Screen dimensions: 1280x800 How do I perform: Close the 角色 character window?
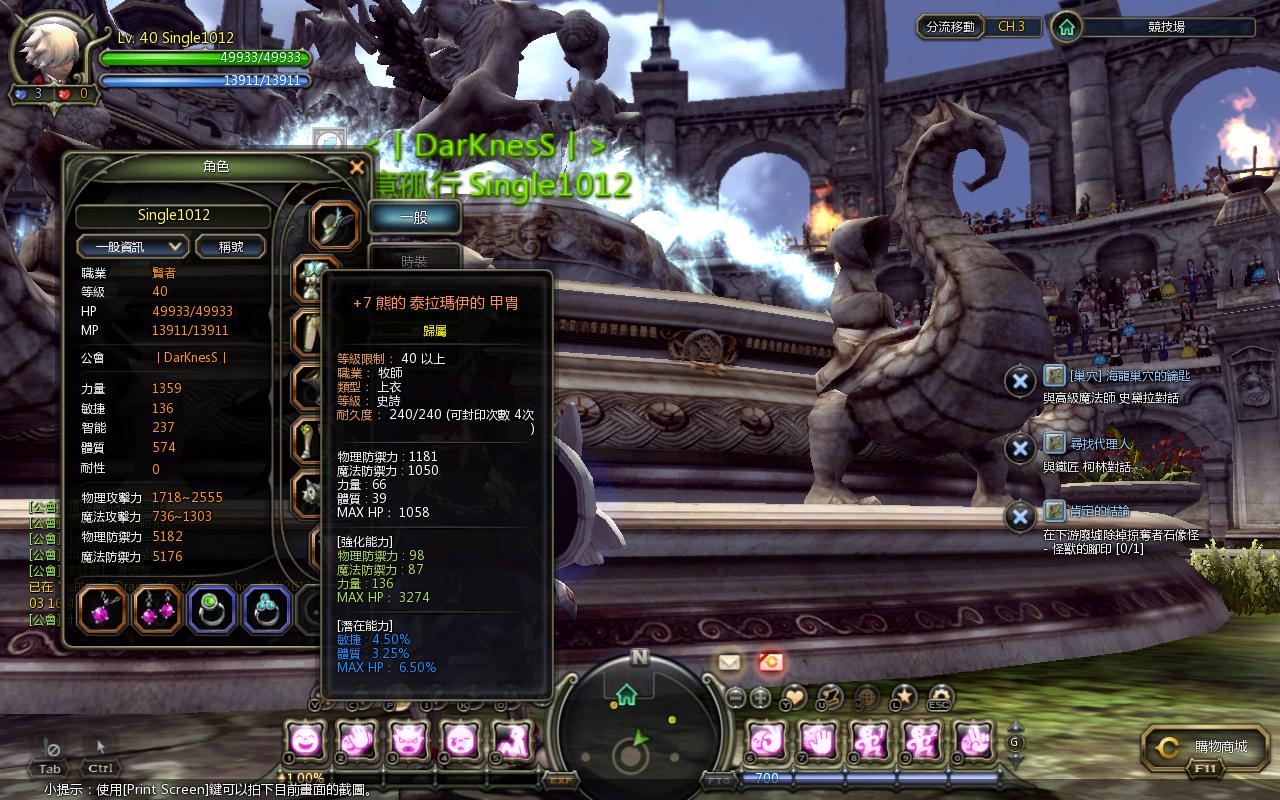(357, 168)
